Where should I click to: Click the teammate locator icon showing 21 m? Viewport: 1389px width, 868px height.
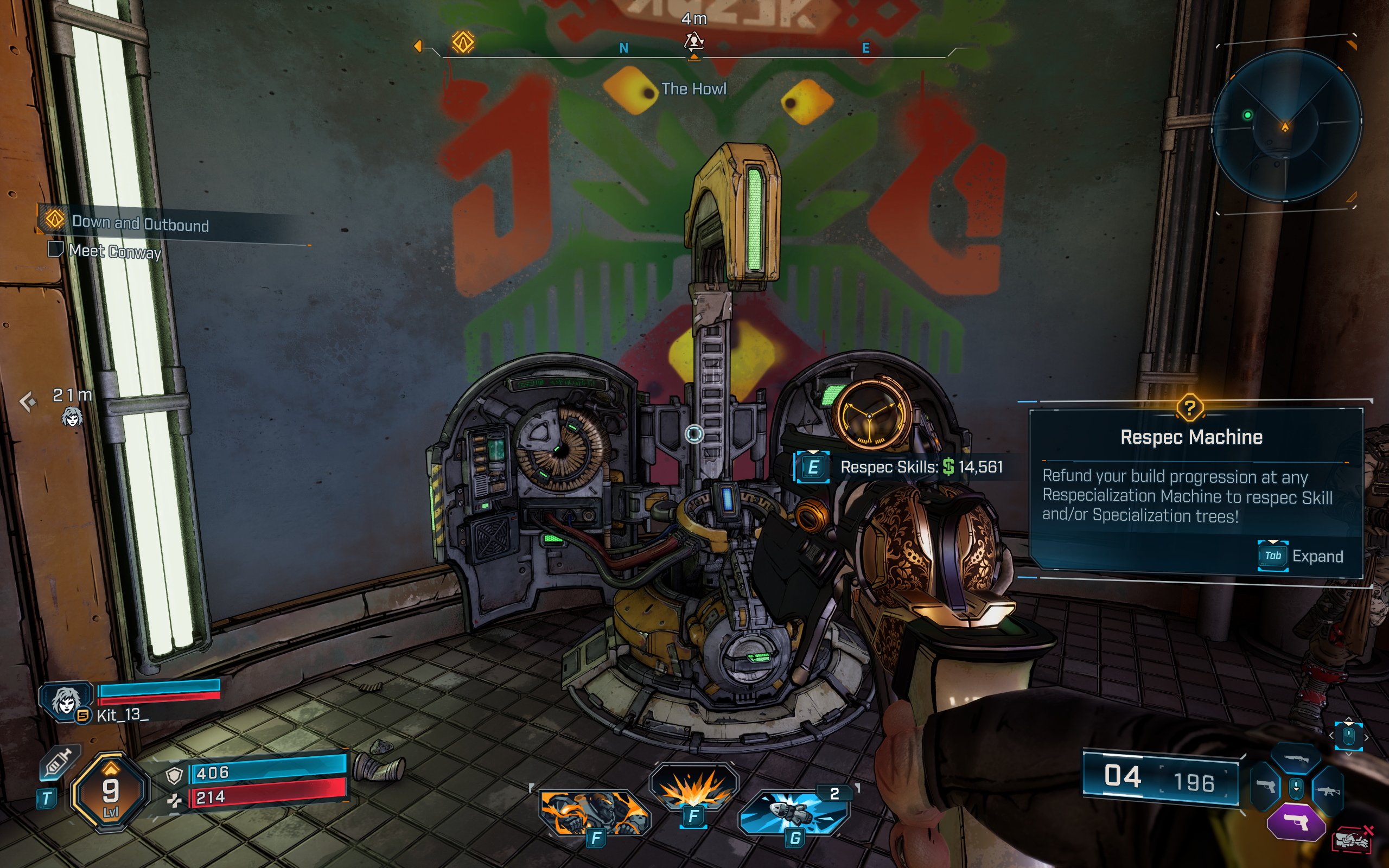tap(72, 416)
